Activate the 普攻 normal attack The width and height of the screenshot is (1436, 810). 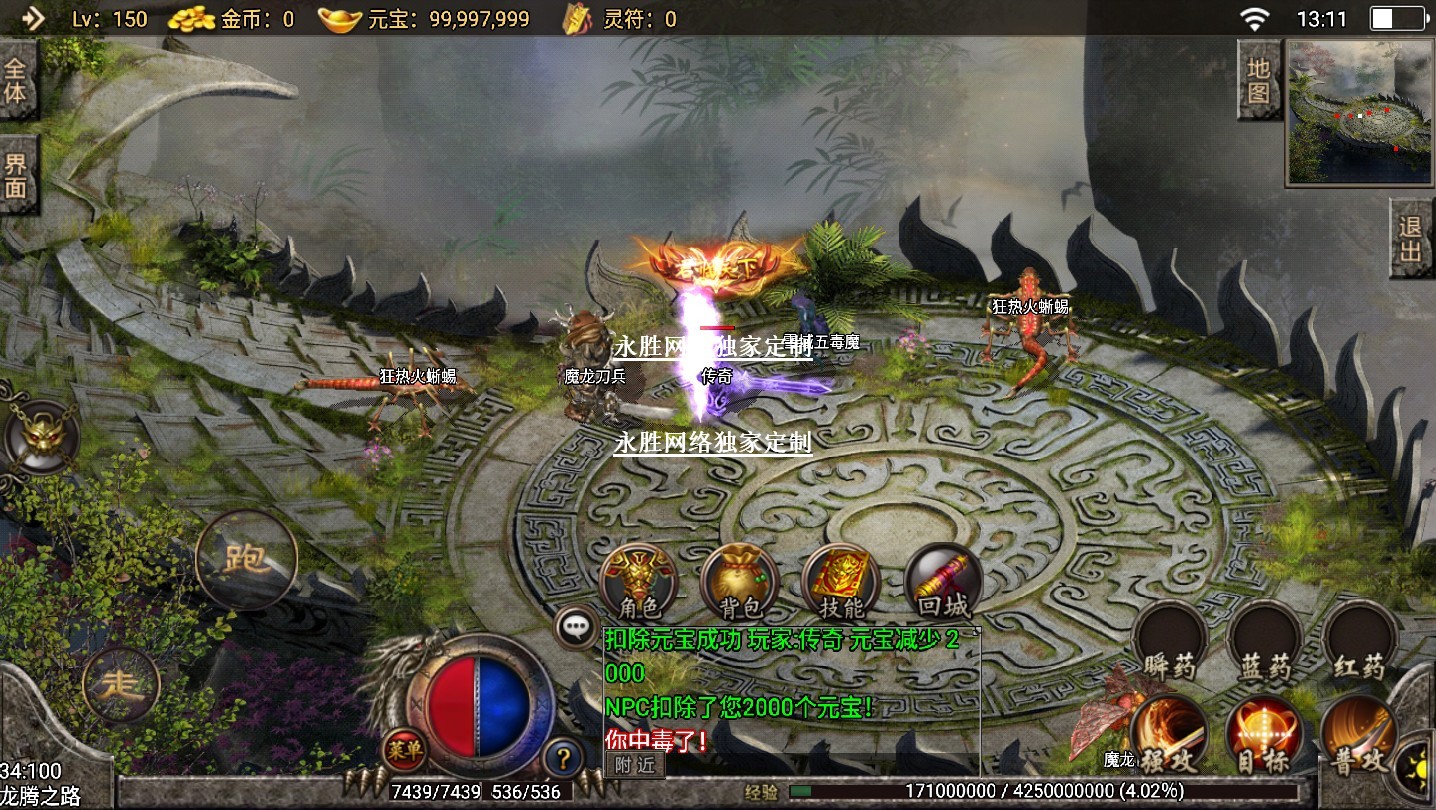click(x=1359, y=737)
